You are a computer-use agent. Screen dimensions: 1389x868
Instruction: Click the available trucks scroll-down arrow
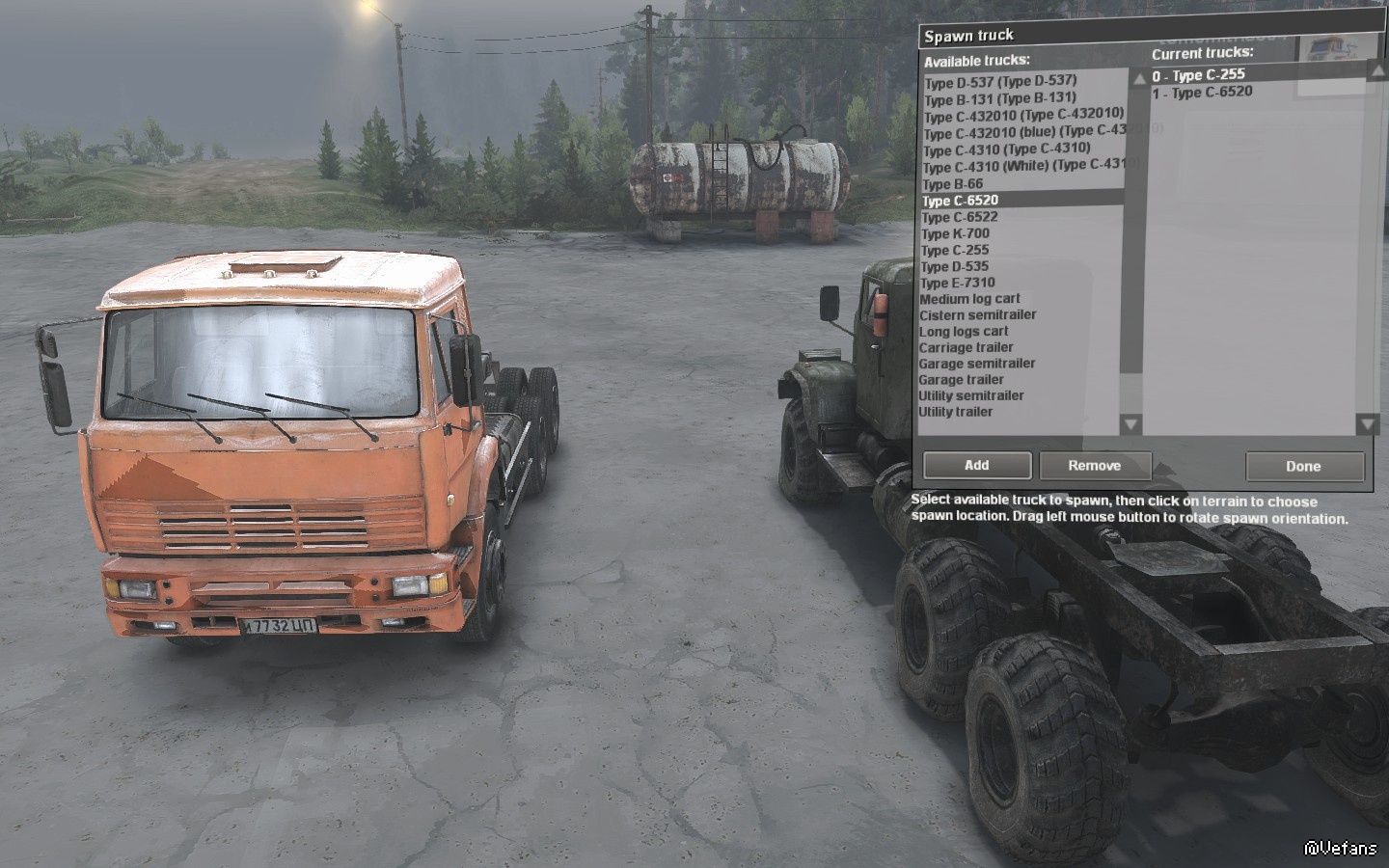[1131, 423]
